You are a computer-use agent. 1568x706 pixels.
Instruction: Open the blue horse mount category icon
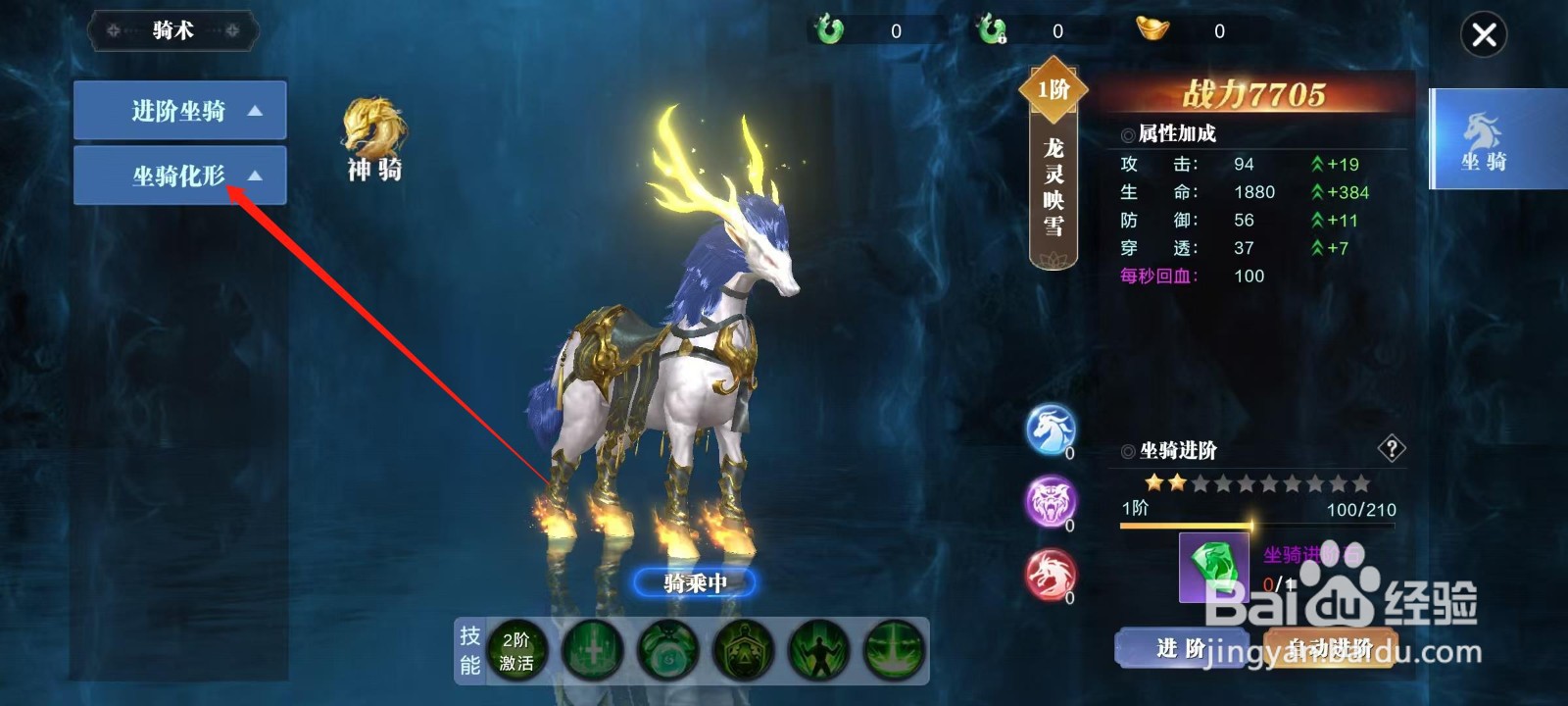pos(1051,433)
